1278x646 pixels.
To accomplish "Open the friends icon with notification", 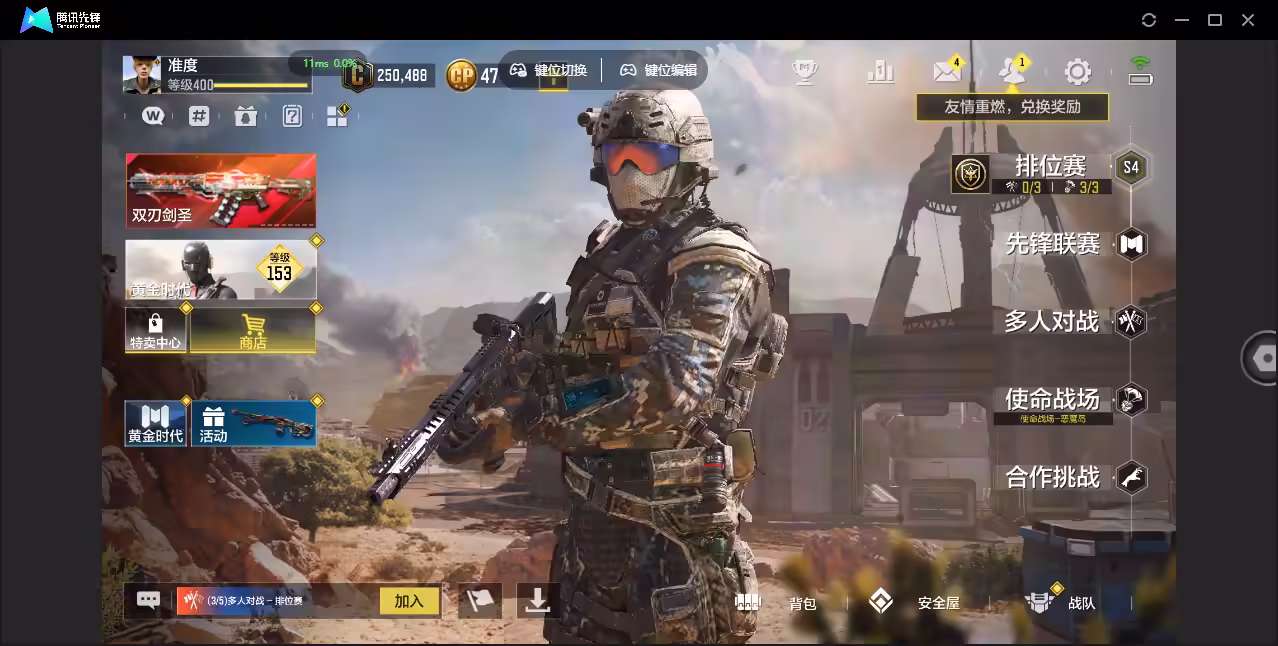I will (x=1011, y=71).
